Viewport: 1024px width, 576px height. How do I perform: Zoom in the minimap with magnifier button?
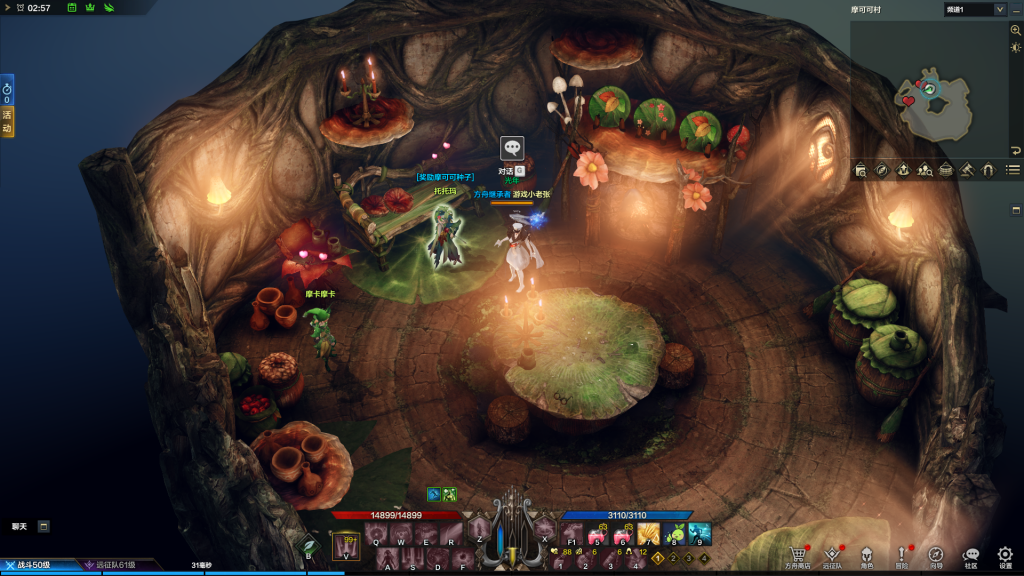pyautogui.click(x=1016, y=31)
